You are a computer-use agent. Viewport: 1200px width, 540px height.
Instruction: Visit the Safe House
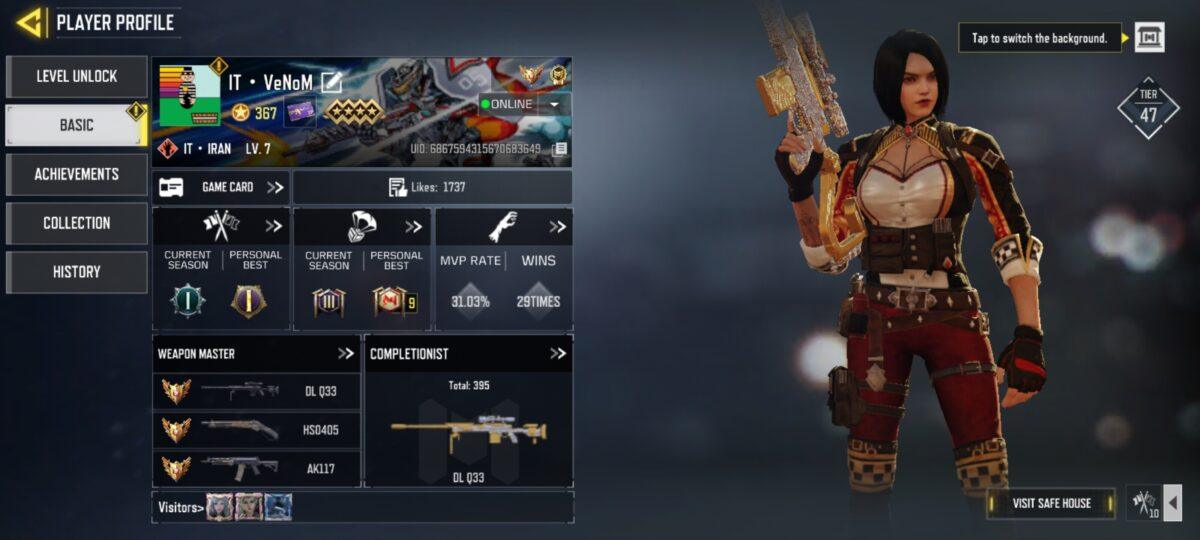1050,503
